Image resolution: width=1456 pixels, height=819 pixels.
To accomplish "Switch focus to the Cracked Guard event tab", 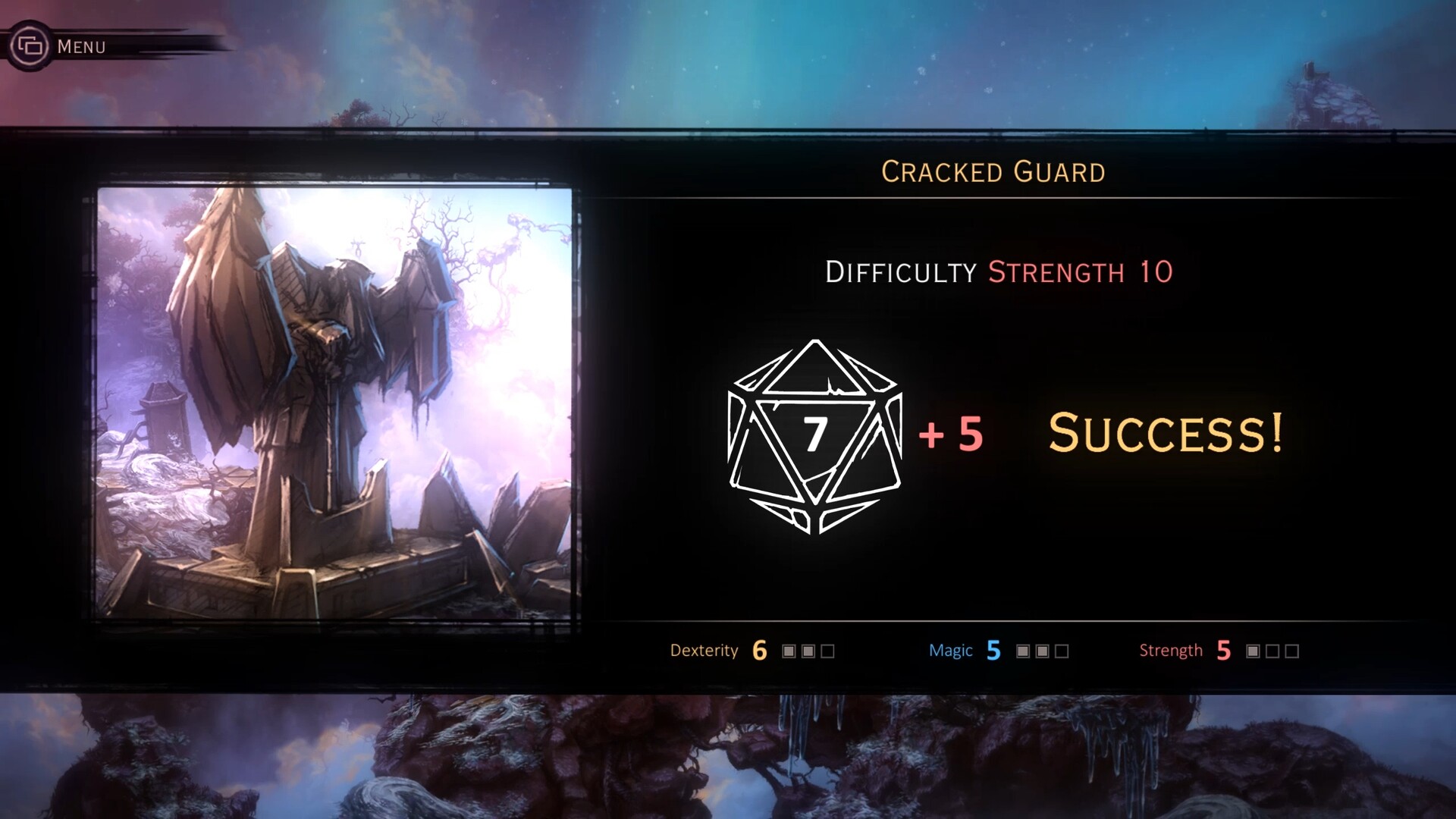I will click(x=993, y=172).
